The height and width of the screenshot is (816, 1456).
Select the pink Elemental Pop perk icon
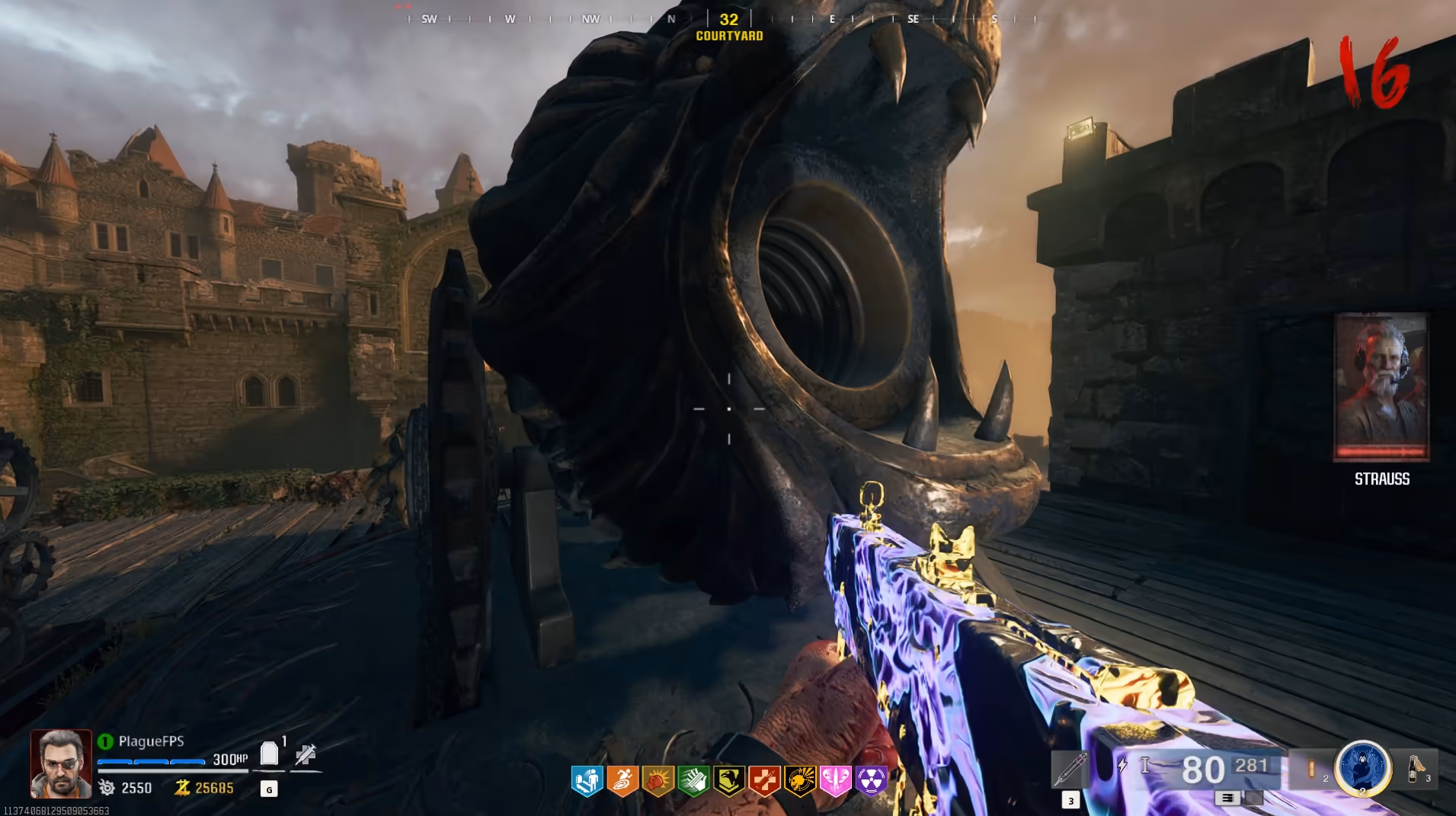[836, 781]
